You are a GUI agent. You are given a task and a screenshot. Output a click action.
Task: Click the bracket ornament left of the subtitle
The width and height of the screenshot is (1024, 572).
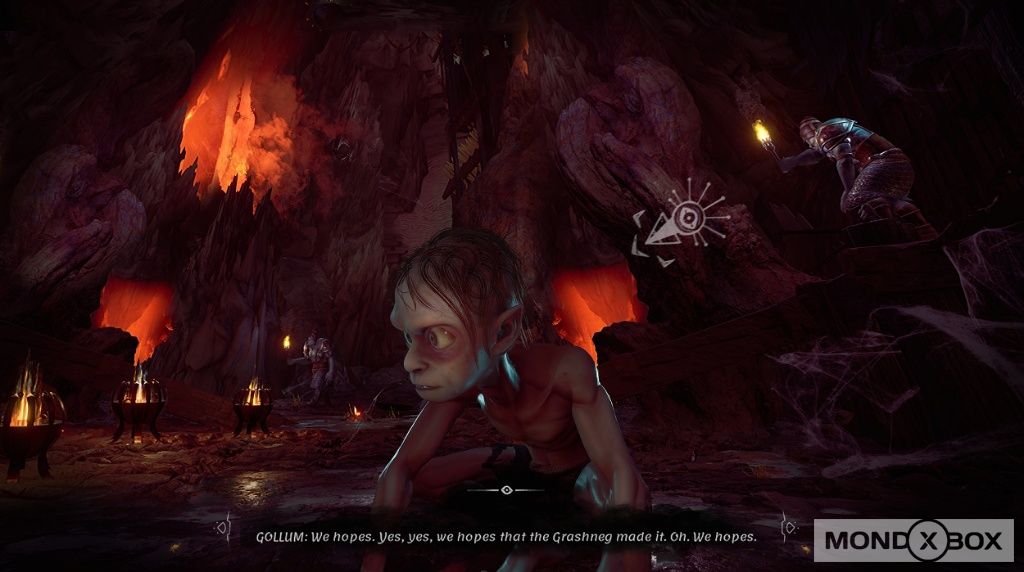click(x=225, y=526)
